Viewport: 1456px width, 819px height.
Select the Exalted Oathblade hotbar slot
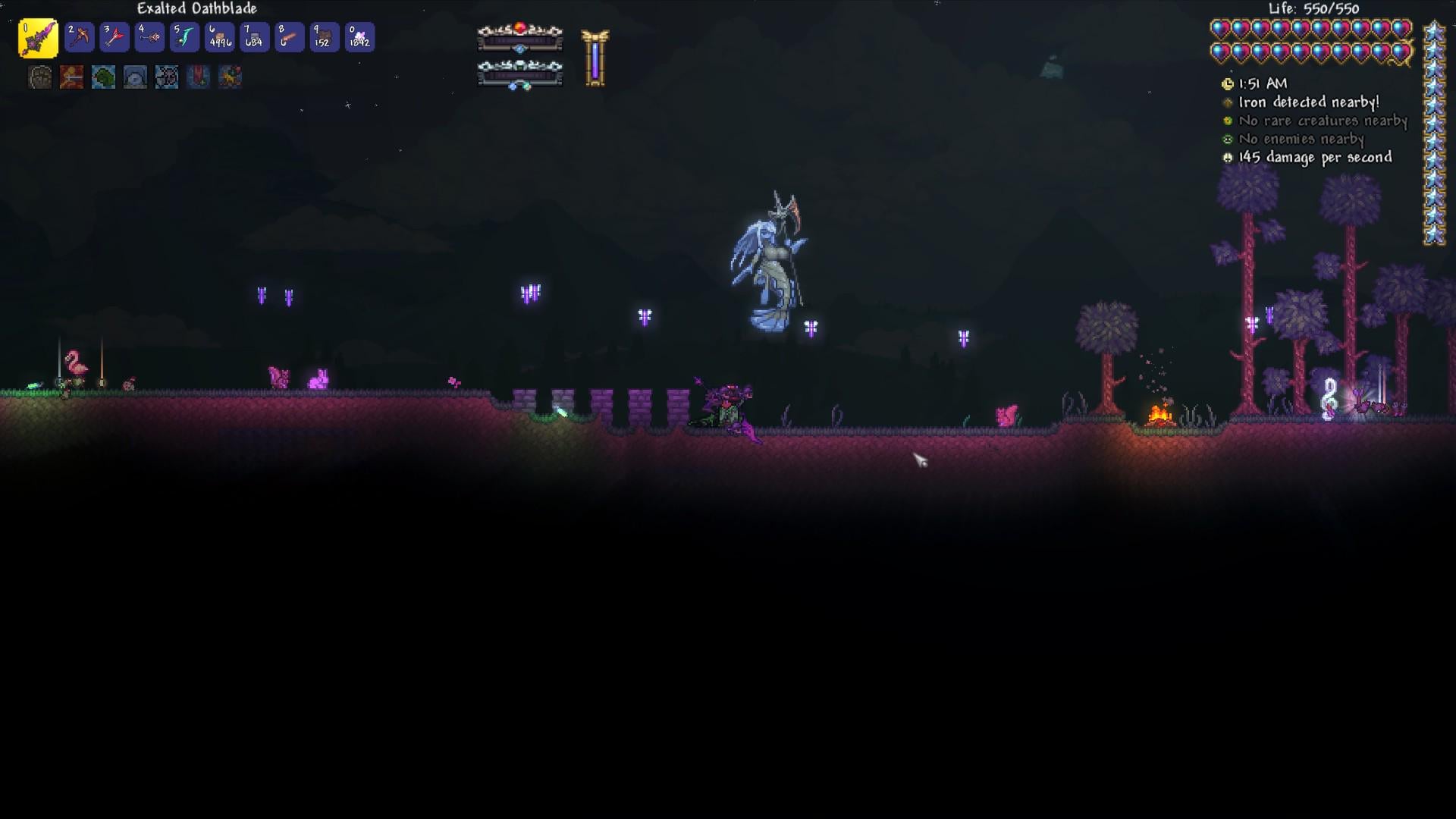coord(38,38)
